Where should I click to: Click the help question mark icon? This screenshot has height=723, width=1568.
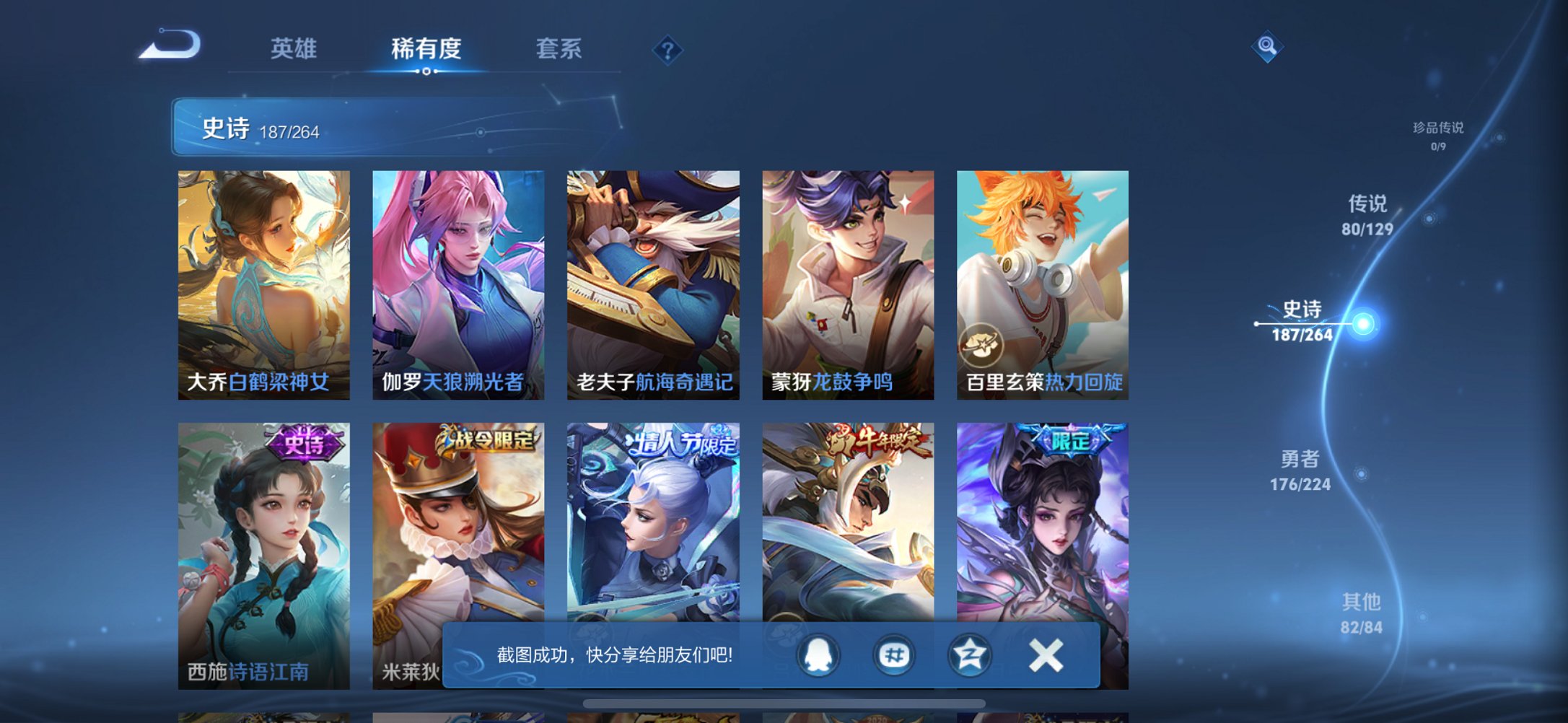[x=667, y=50]
